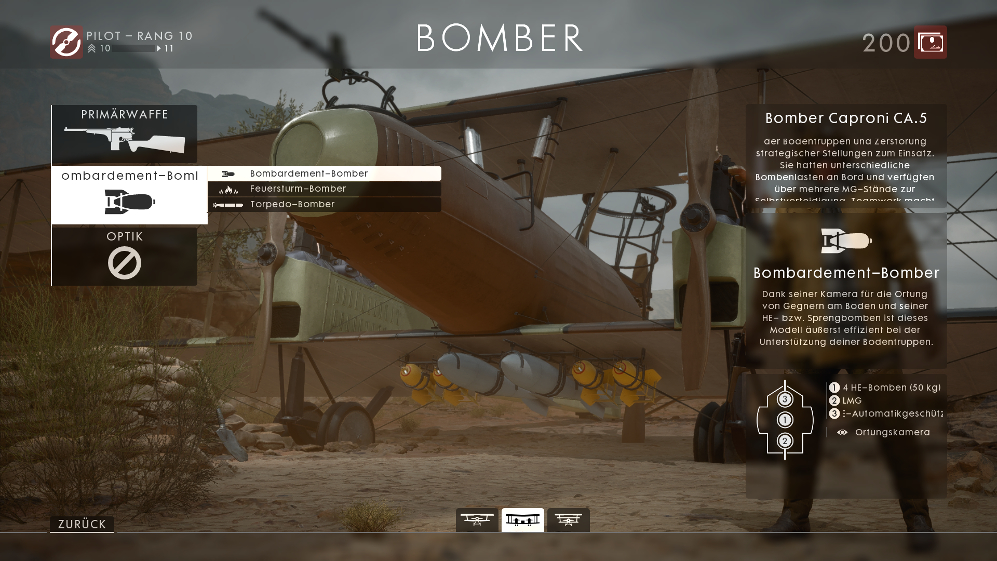
Task: Open the Primärwaffe weapon slot
Action: pyautogui.click(x=124, y=134)
